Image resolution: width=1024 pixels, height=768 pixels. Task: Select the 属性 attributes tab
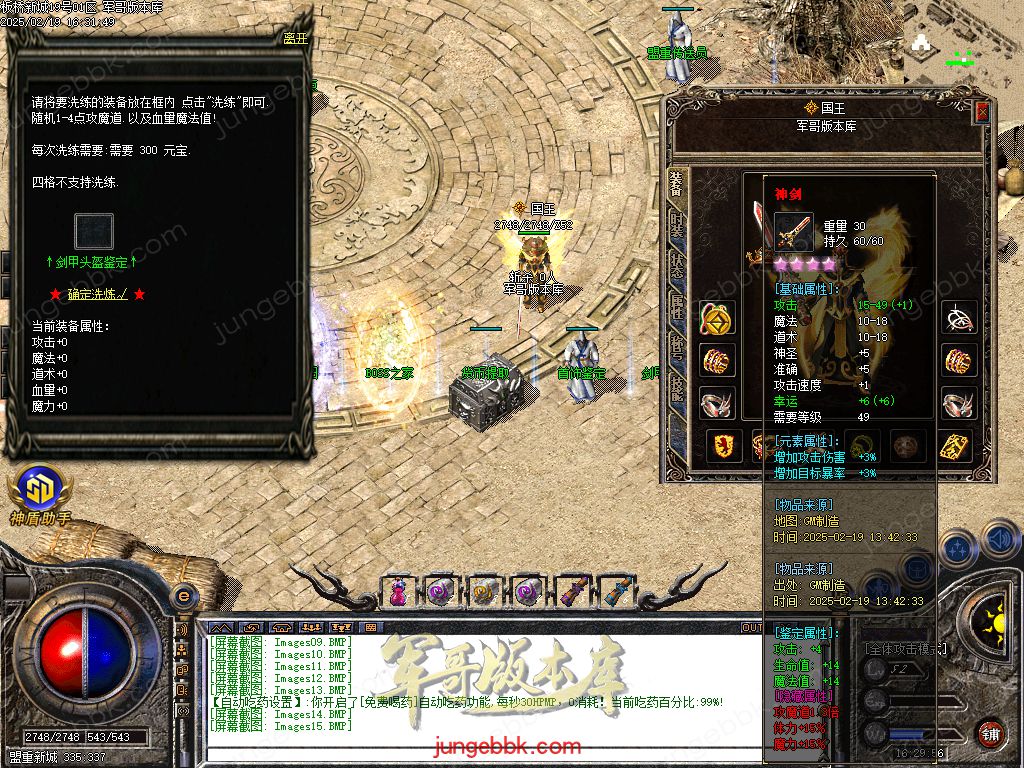[x=677, y=305]
